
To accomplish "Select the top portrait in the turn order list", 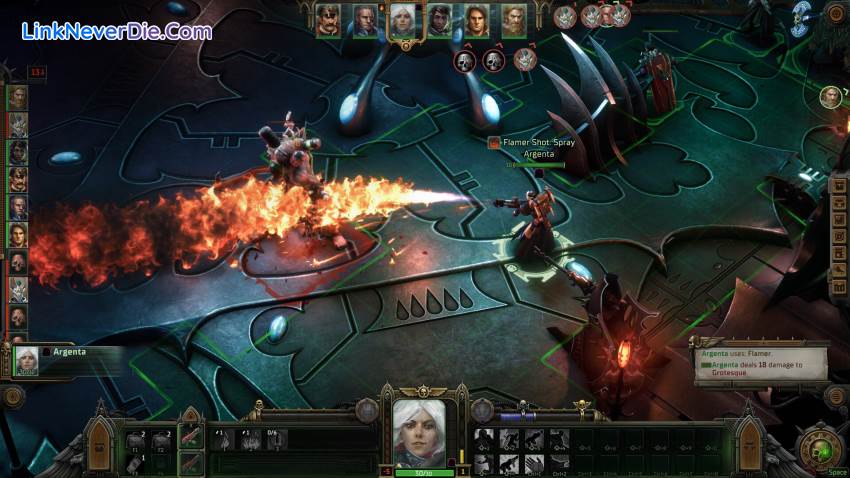I will [x=18, y=97].
